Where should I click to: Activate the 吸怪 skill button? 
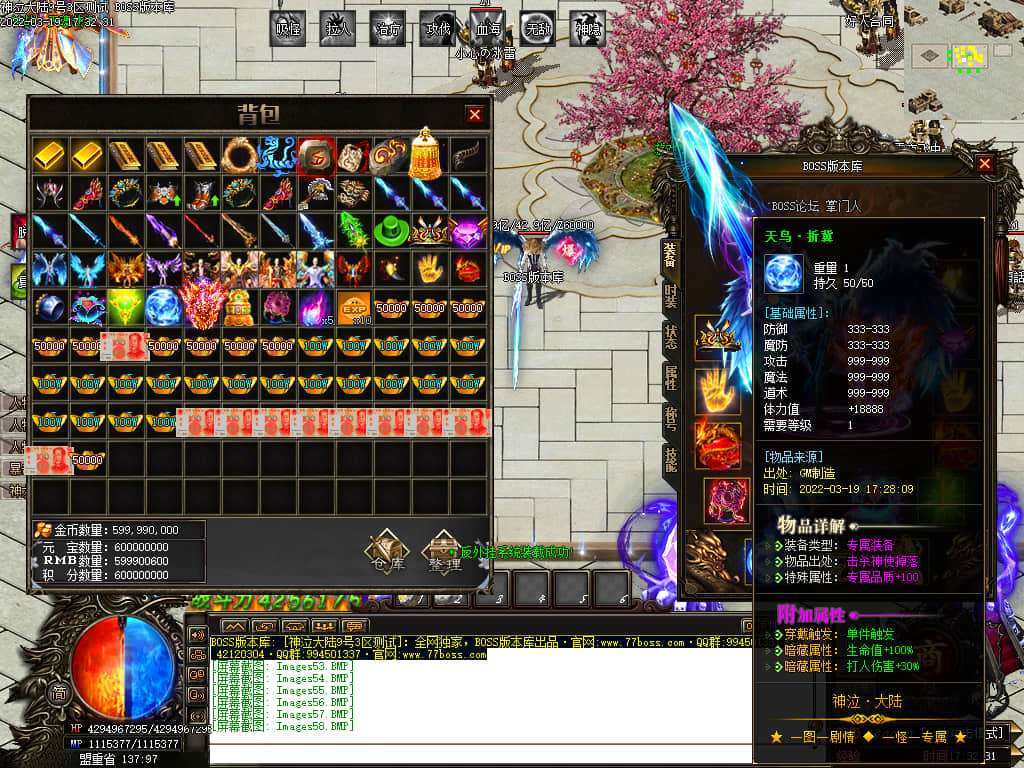pos(289,30)
